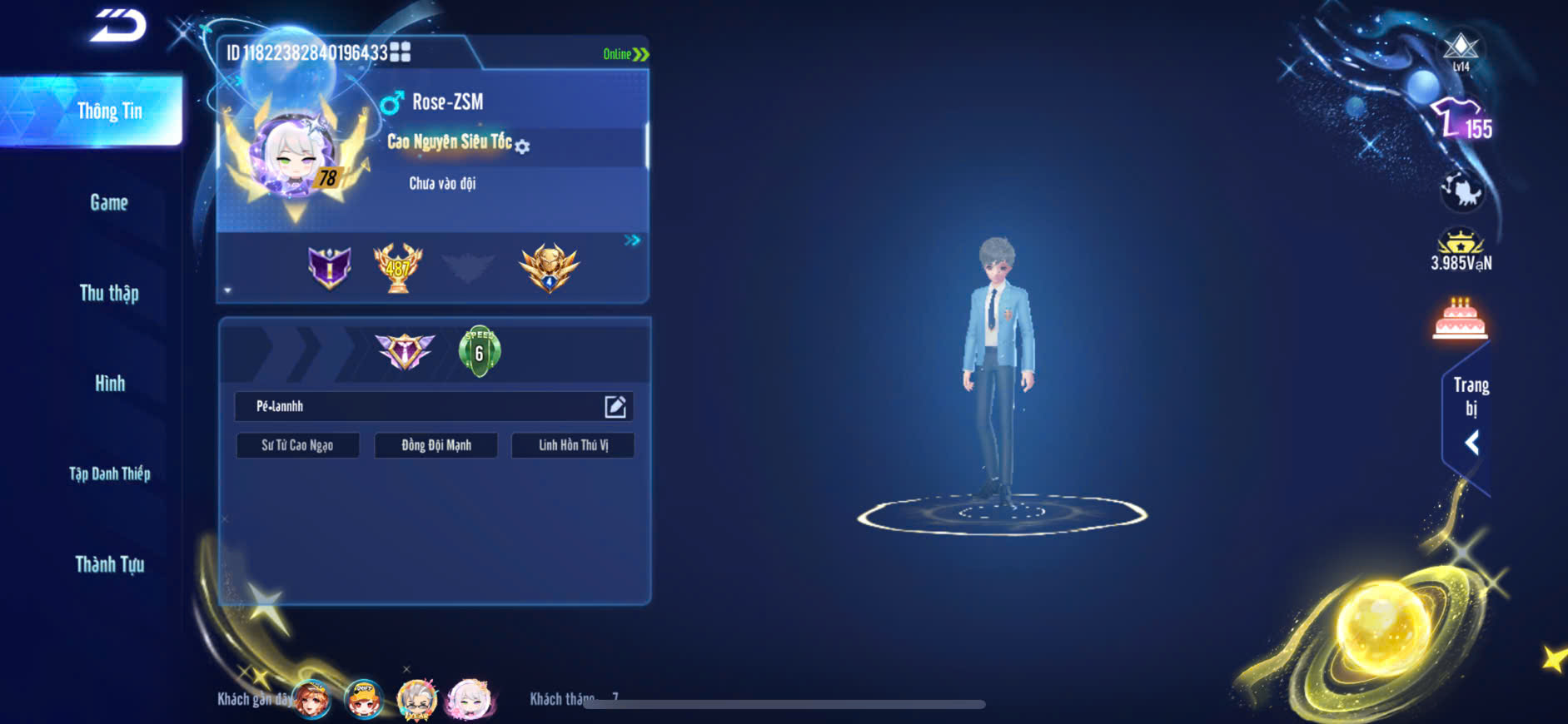
Task: Switch to the Thông Tin tab
Action: [109, 111]
